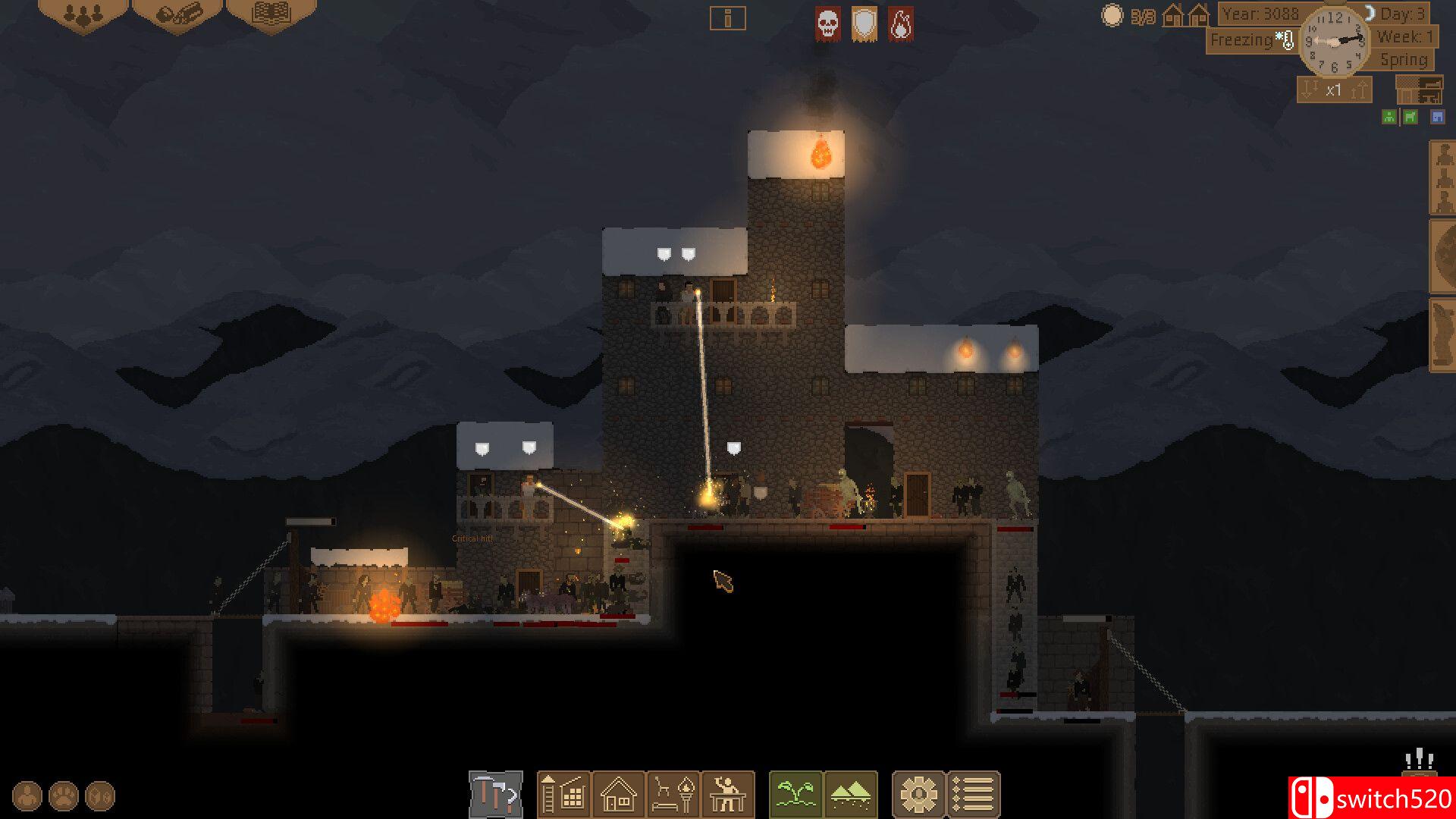Viewport: 1456px width, 819px height.
Task: Open the resources stockpile tab
Action: click(x=177, y=15)
